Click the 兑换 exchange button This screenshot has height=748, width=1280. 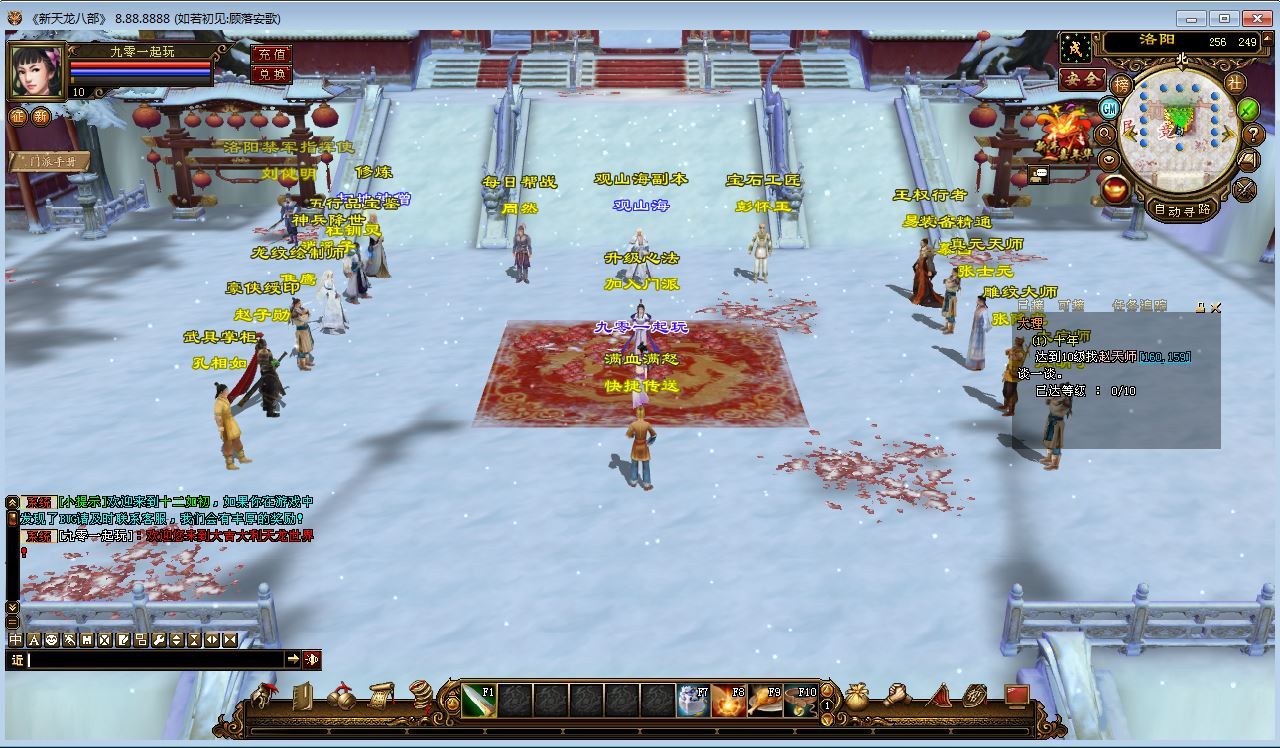tap(271, 73)
